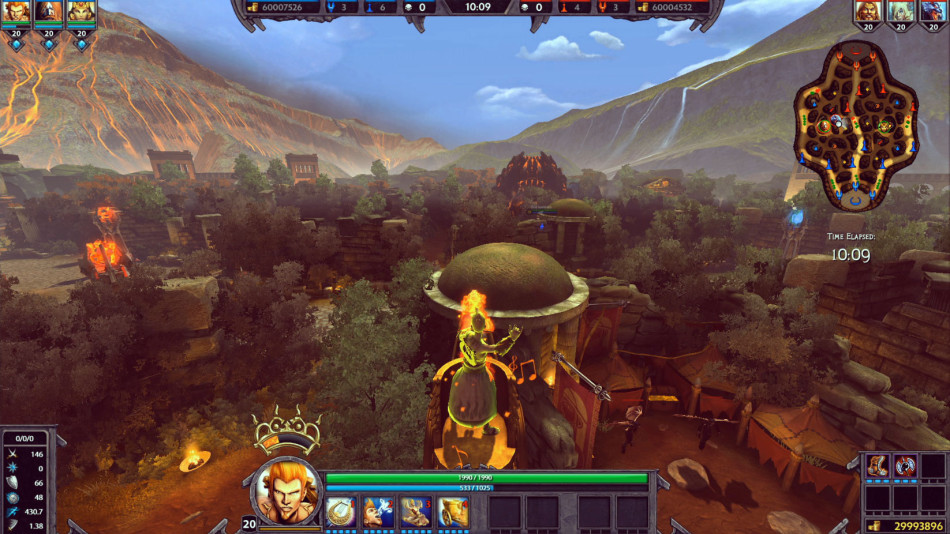Viewport: 950px width, 534px height.
Task: Select the orange-haired ally portrait at top left
Action: (x=16, y=12)
